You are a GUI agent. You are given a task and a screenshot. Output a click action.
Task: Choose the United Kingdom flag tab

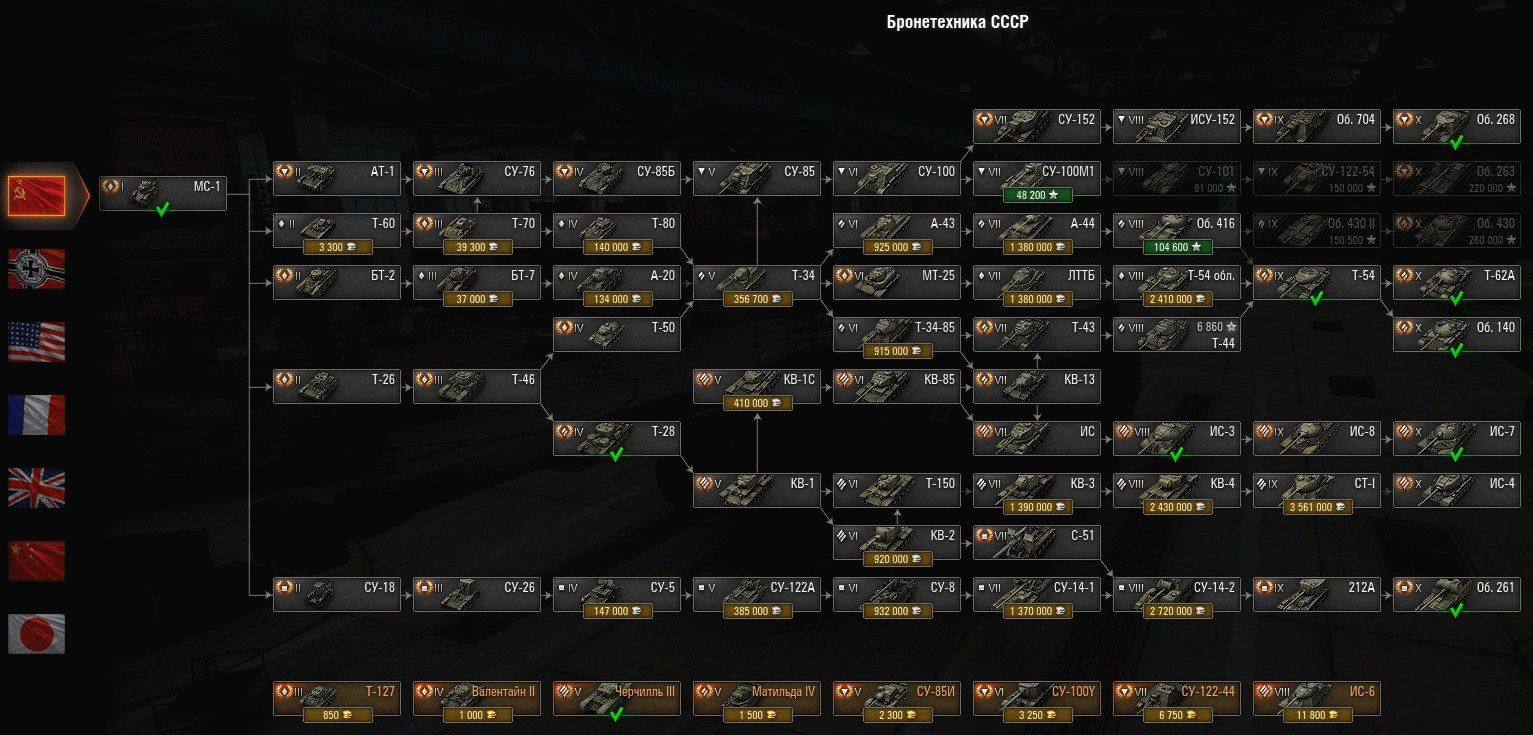[x=37, y=488]
